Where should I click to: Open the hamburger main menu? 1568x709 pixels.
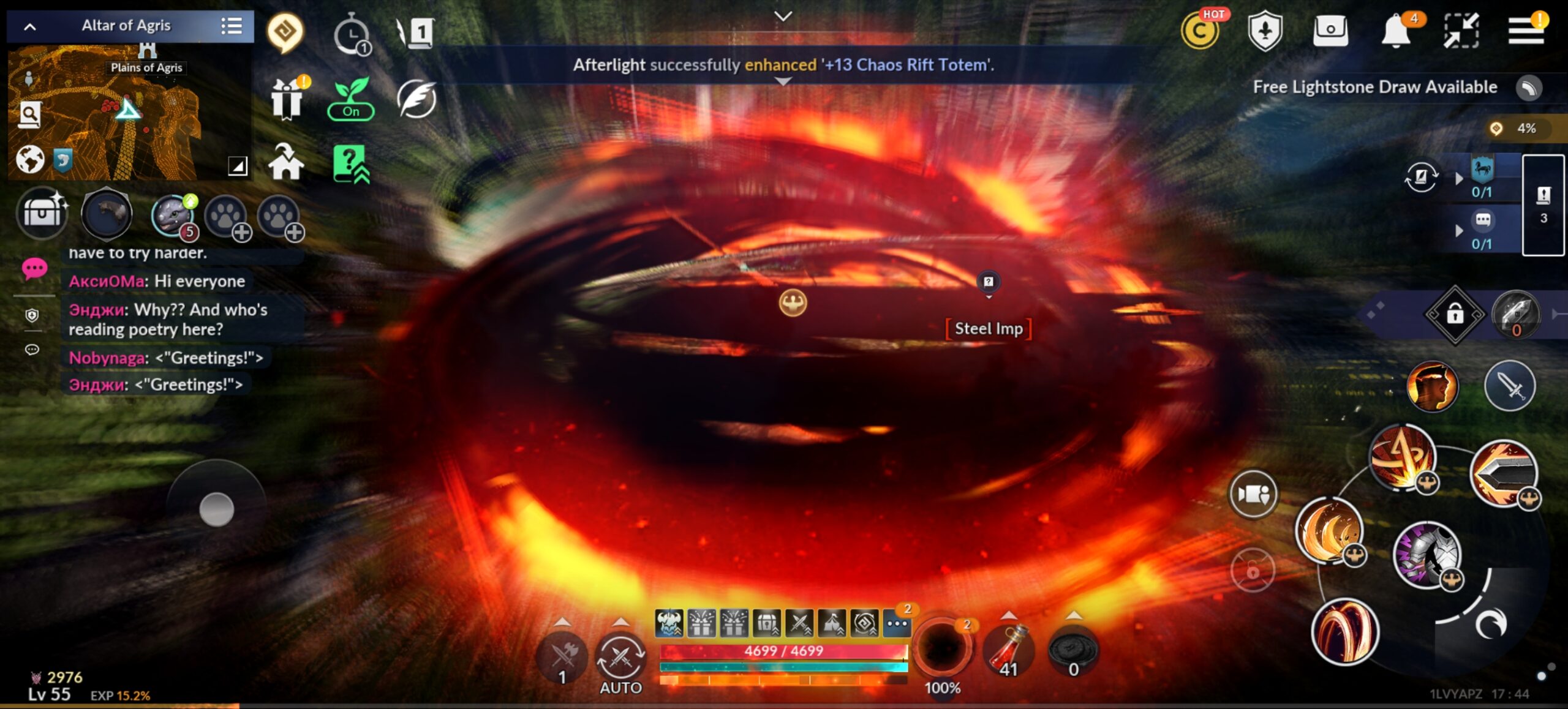pyautogui.click(x=1525, y=31)
